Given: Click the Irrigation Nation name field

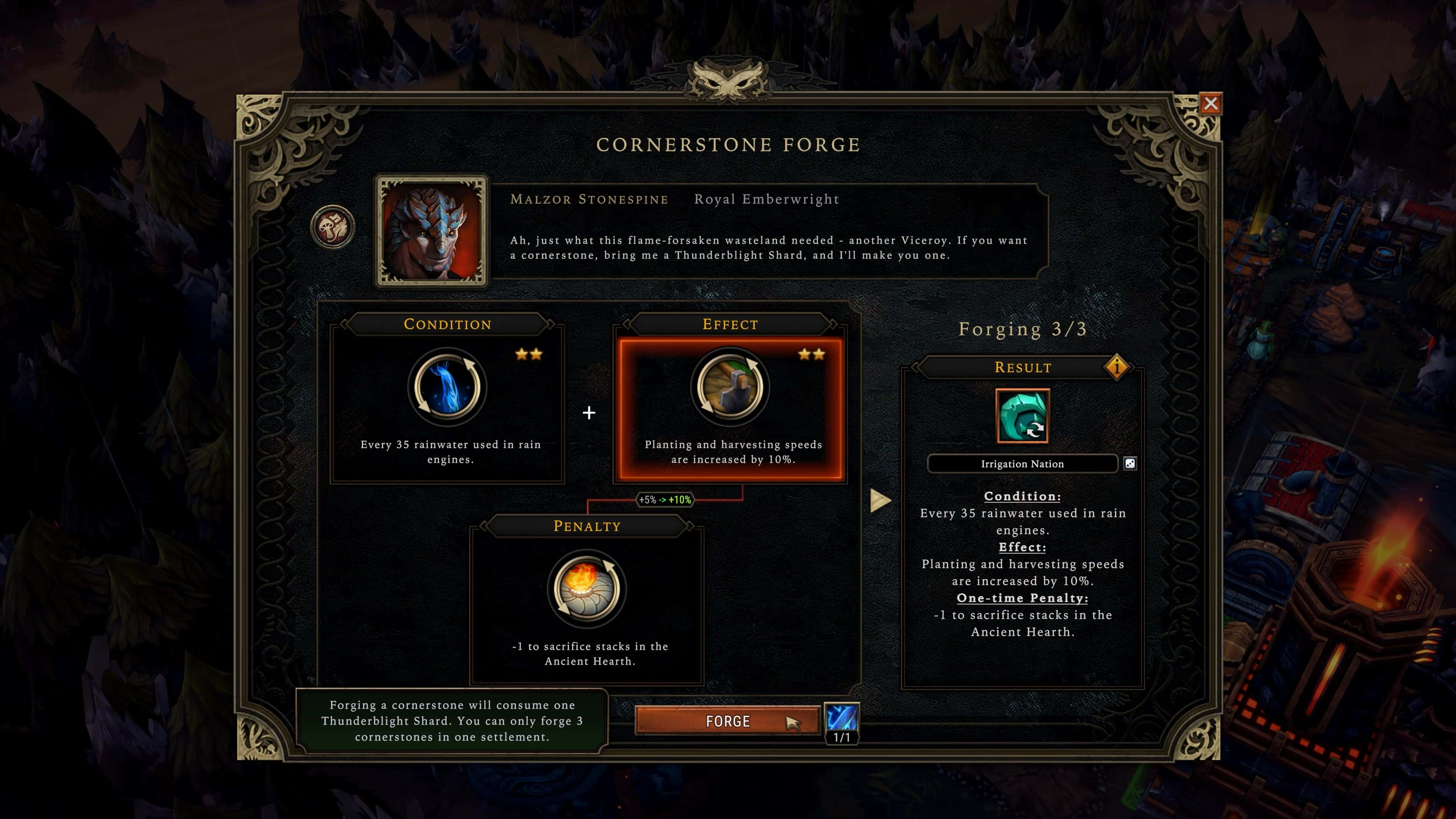Looking at the screenshot, I should 1022,464.
